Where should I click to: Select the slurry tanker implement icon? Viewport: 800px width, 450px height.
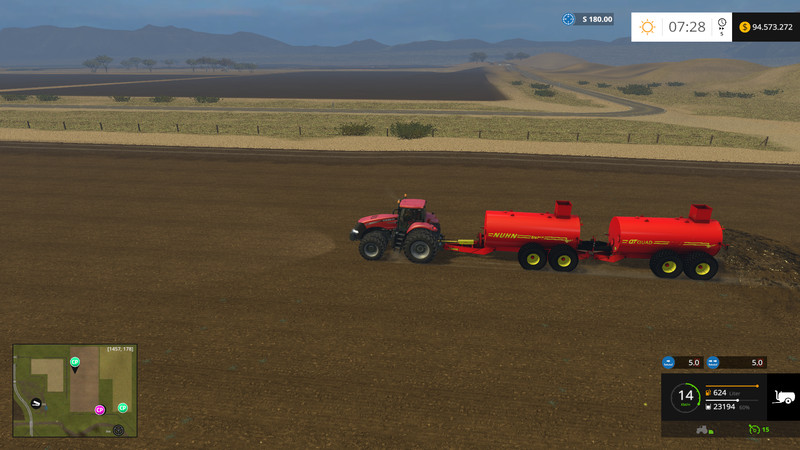[x=782, y=396]
